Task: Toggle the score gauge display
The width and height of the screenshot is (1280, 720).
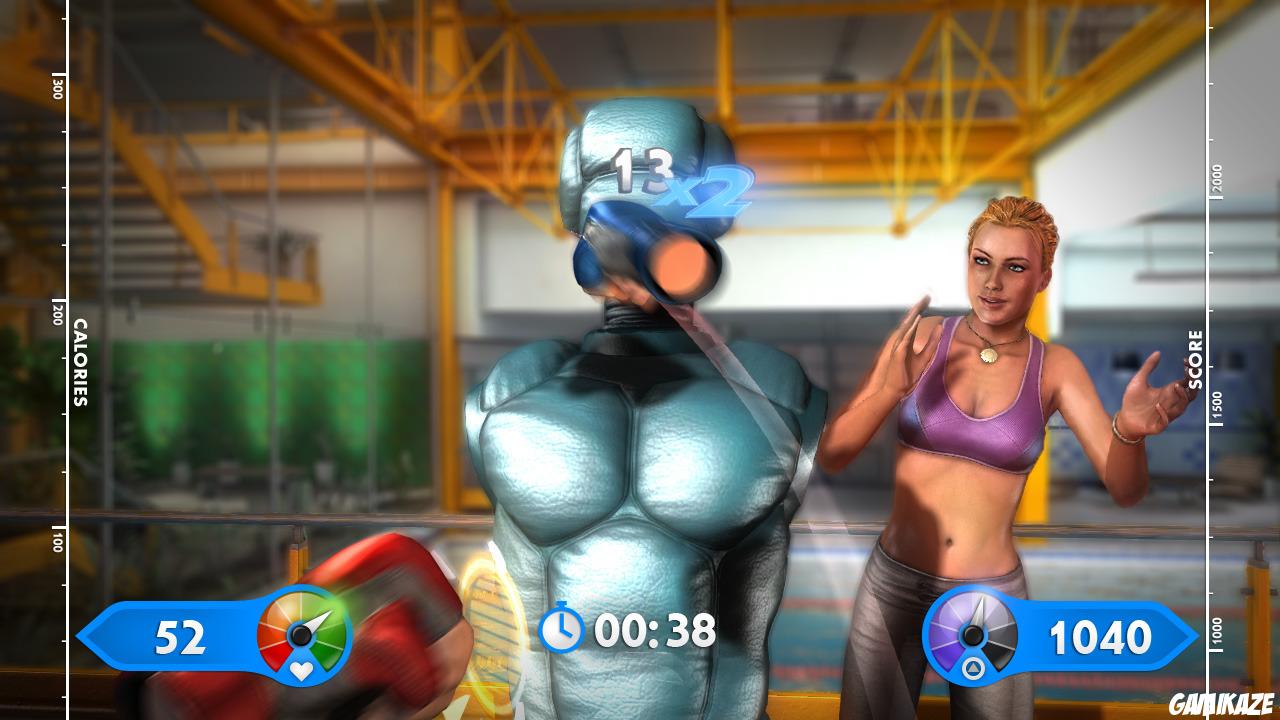Action: (x=972, y=635)
